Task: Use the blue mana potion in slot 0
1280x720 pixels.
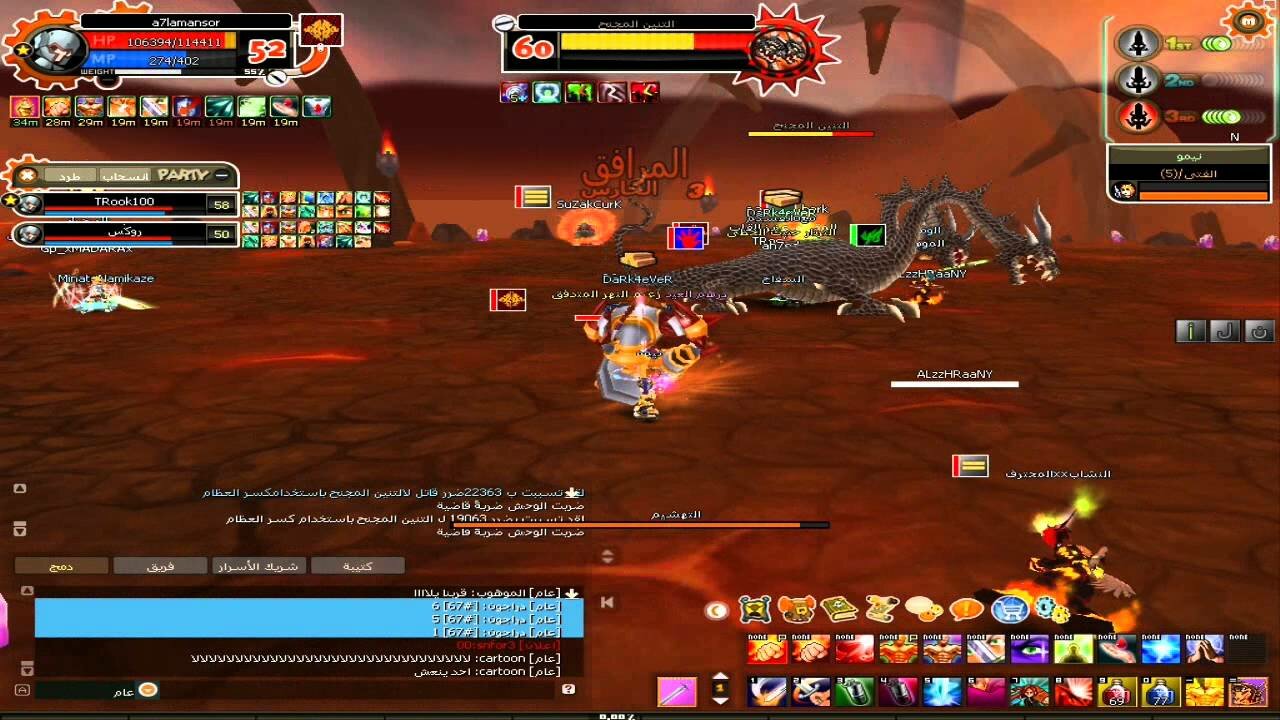Action: click(1160, 691)
